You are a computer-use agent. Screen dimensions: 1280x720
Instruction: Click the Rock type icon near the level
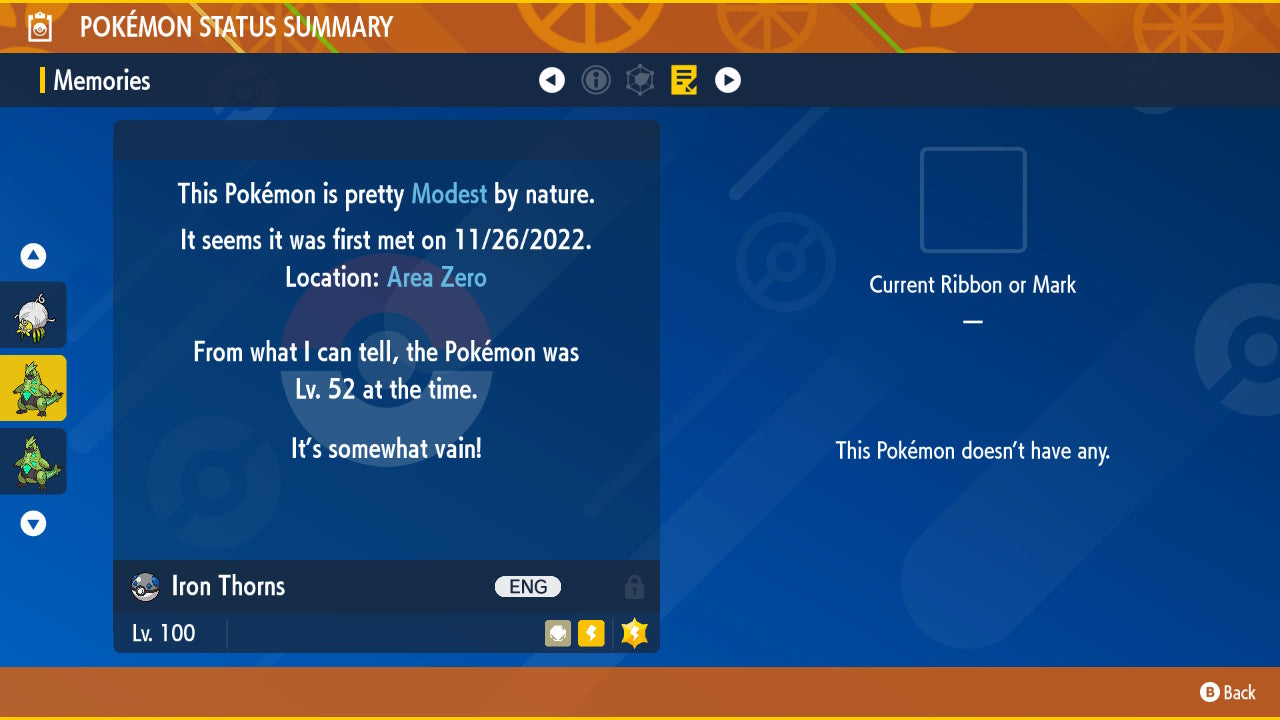tap(557, 633)
